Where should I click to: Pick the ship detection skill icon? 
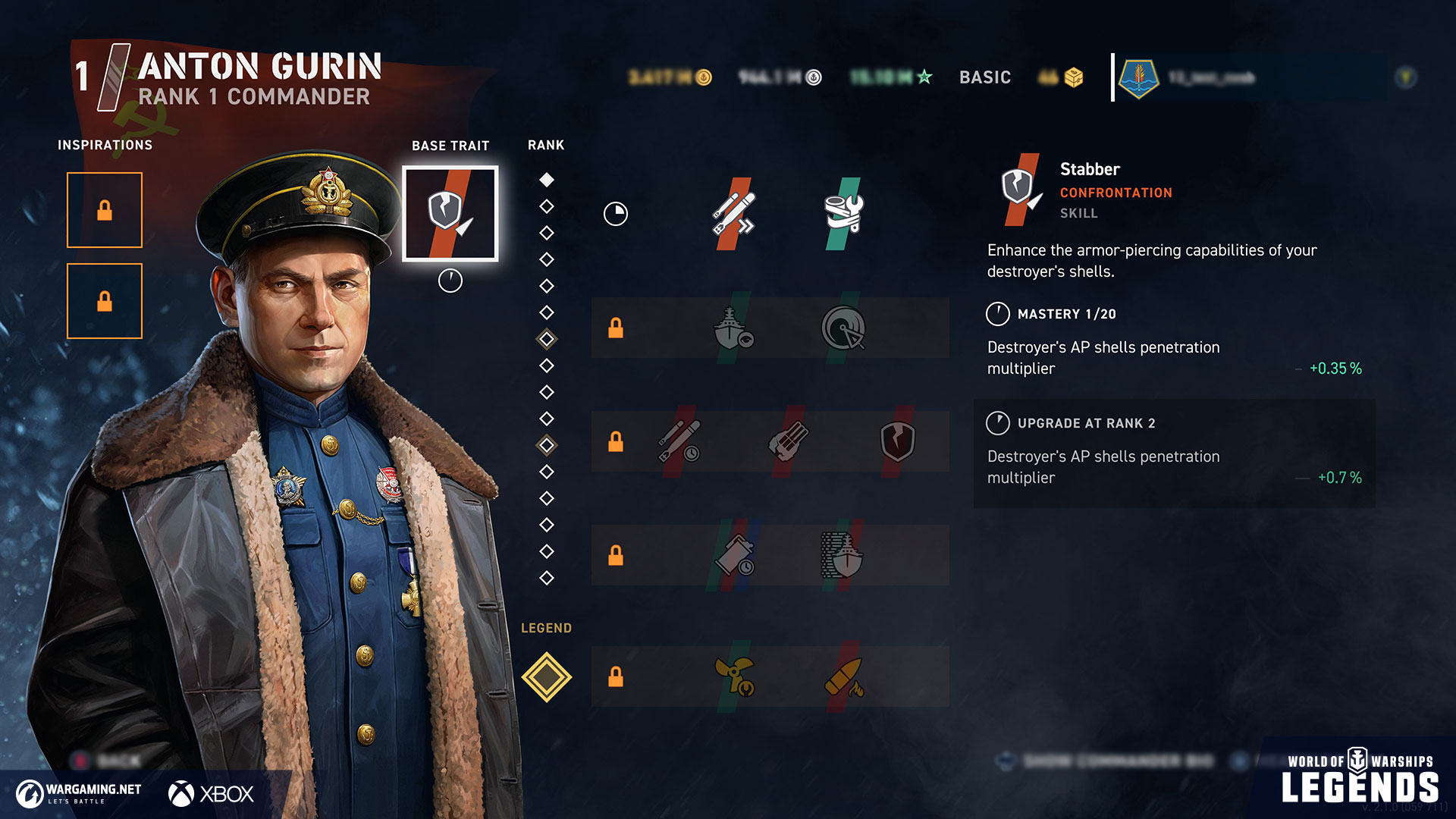click(733, 328)
